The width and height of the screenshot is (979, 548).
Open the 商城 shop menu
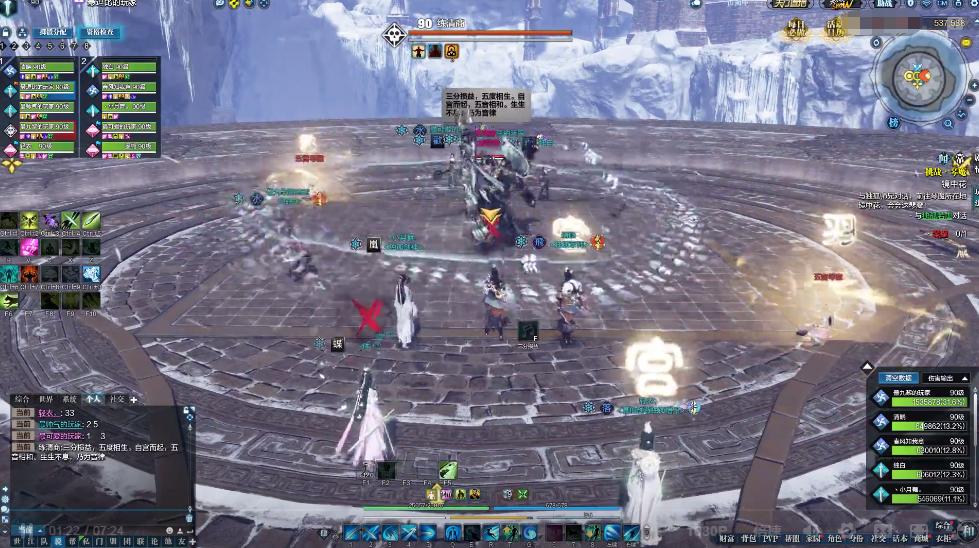pos(921,539)
